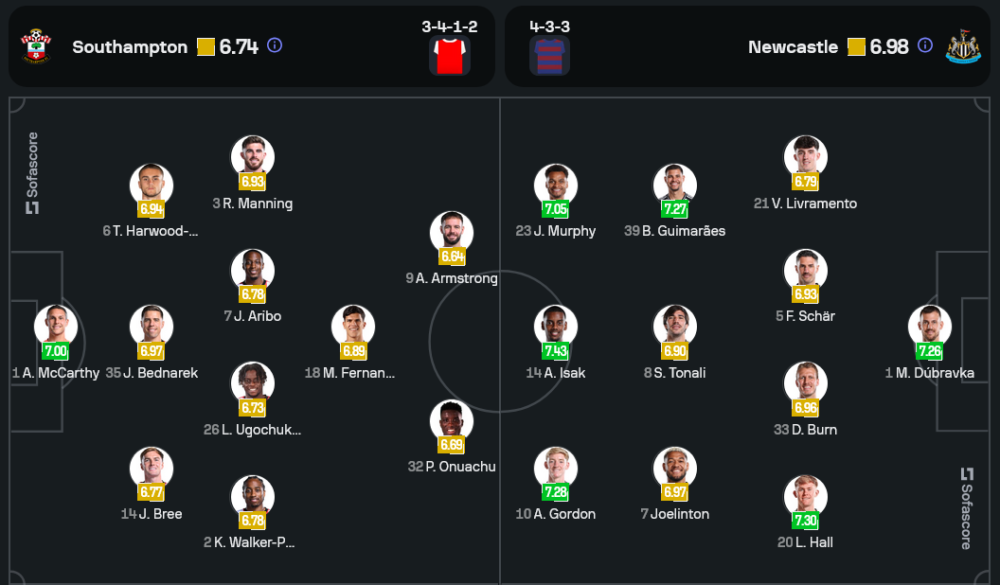
Task: Open the Newcastle team page
Action: (792, 47)
